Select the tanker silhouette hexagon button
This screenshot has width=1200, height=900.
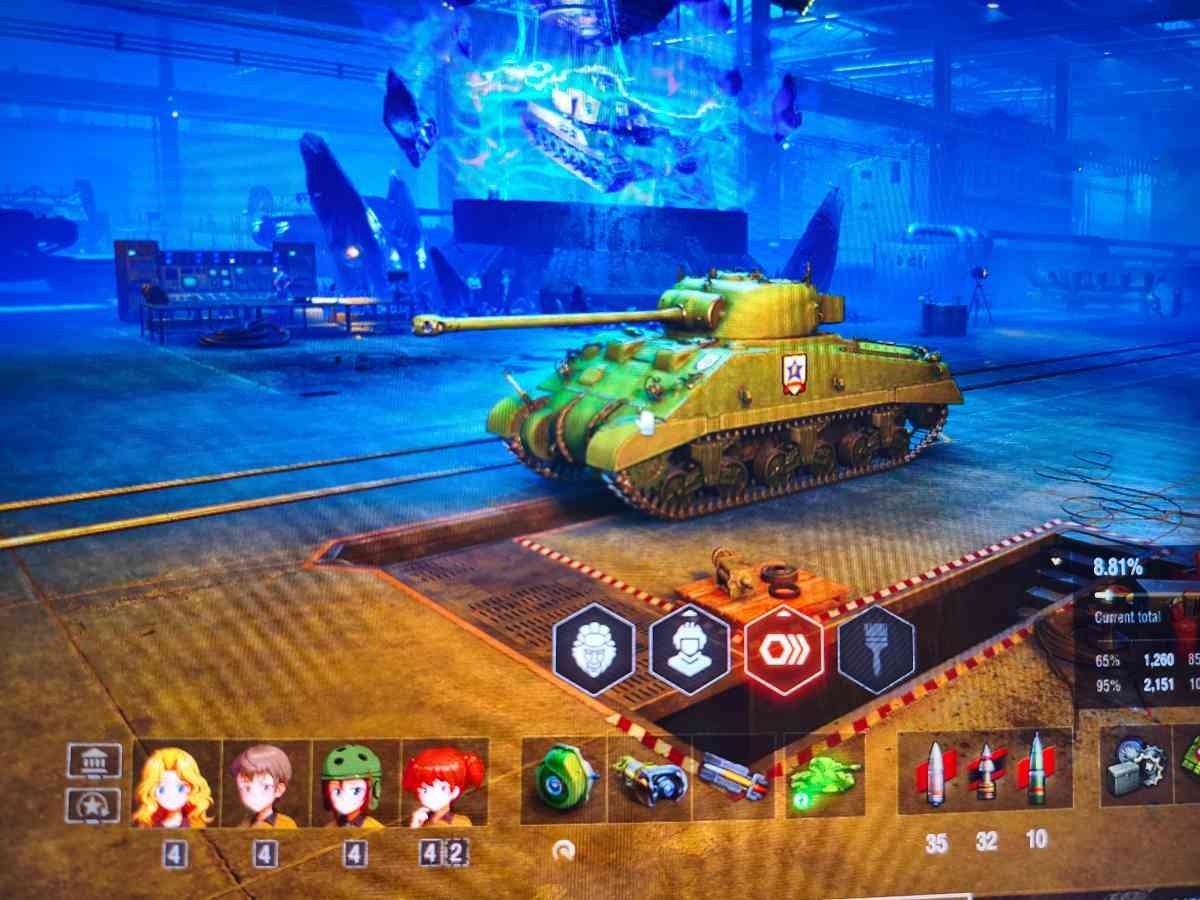click(x=689, y=649)
